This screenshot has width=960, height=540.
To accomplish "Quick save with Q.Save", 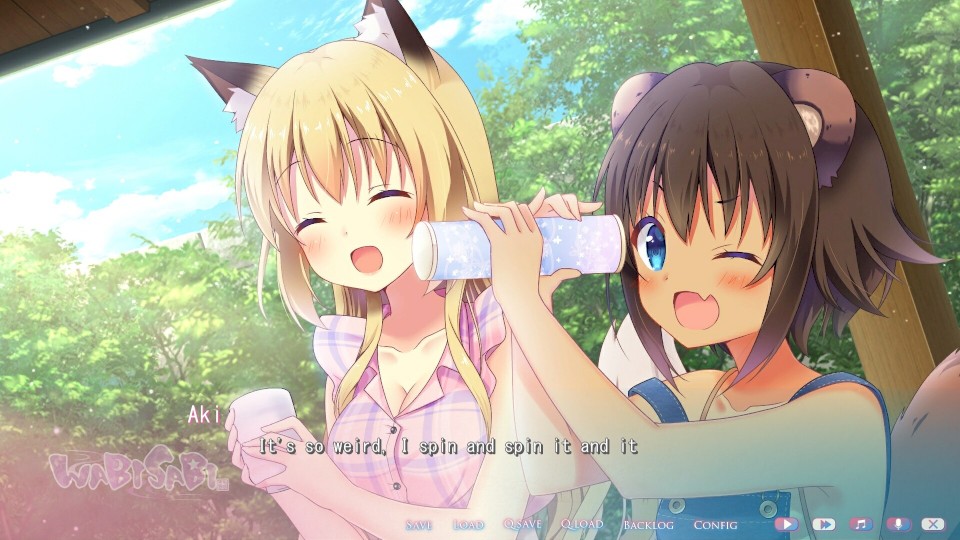I will pyautogui.click(x=522, y=524).
